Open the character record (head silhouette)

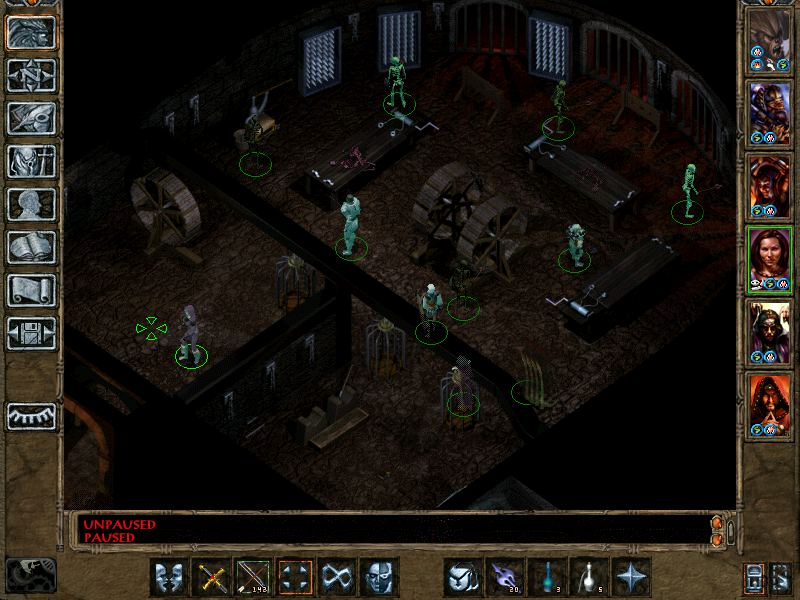(x=32, y=204)
